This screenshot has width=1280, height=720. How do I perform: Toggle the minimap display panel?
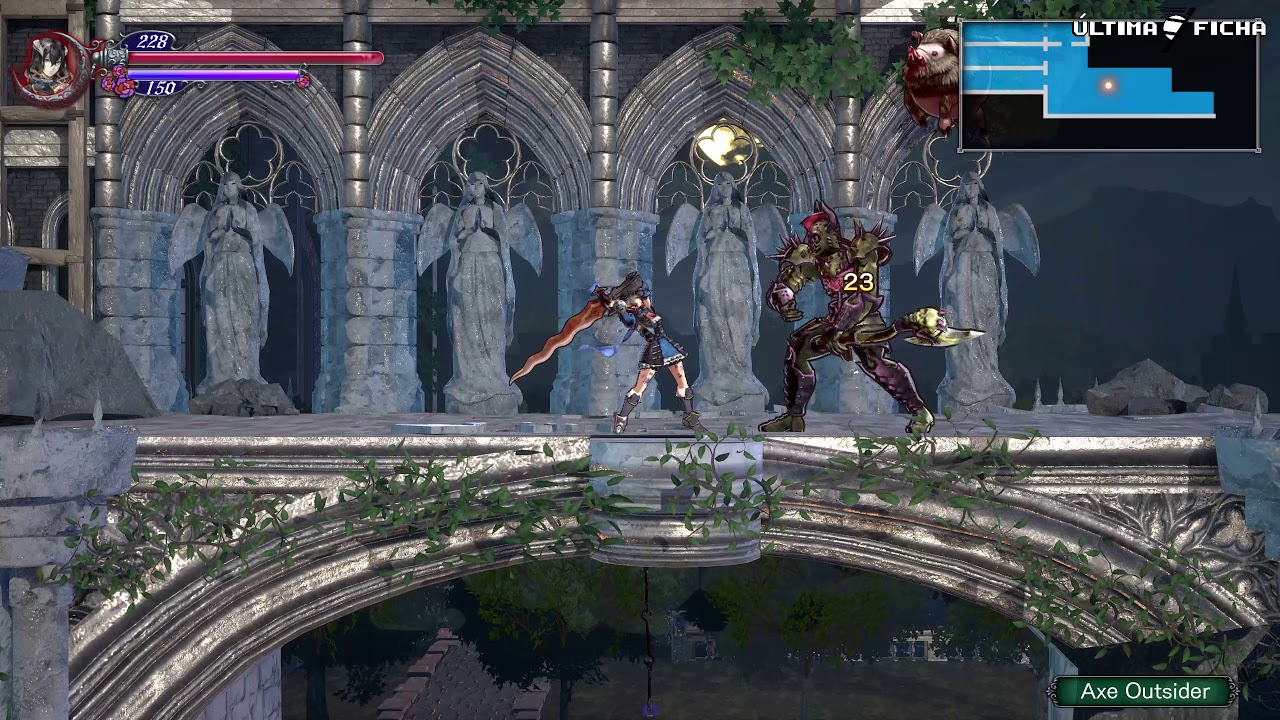coord(1108,85)
